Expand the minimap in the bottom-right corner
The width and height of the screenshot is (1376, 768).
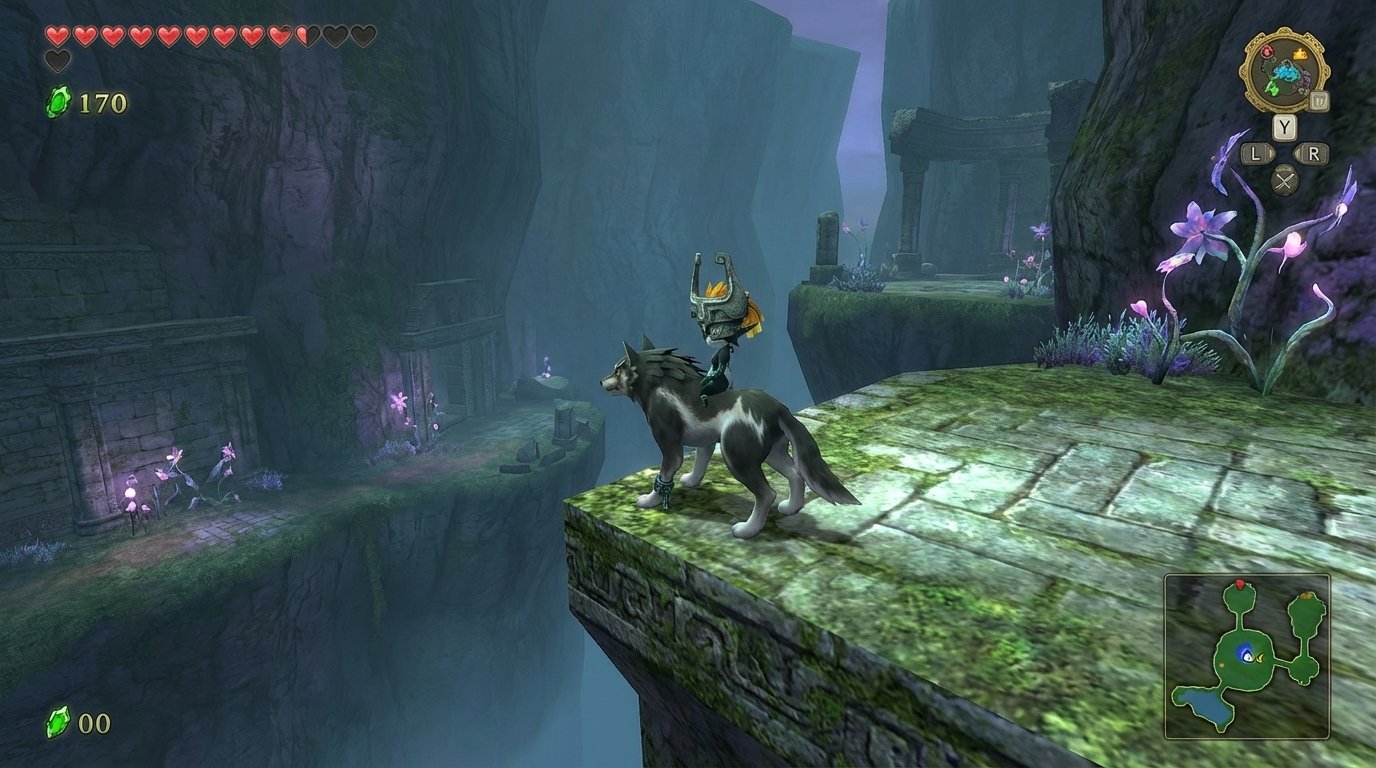(1247, 655)
